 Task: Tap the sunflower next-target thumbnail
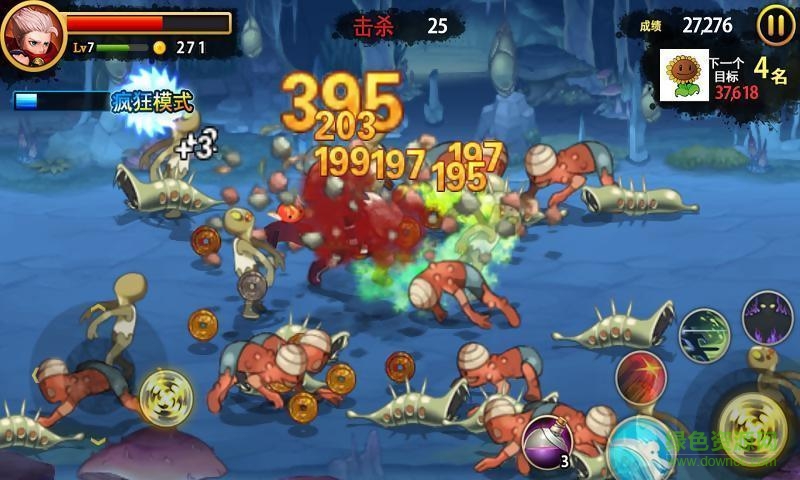685,74
